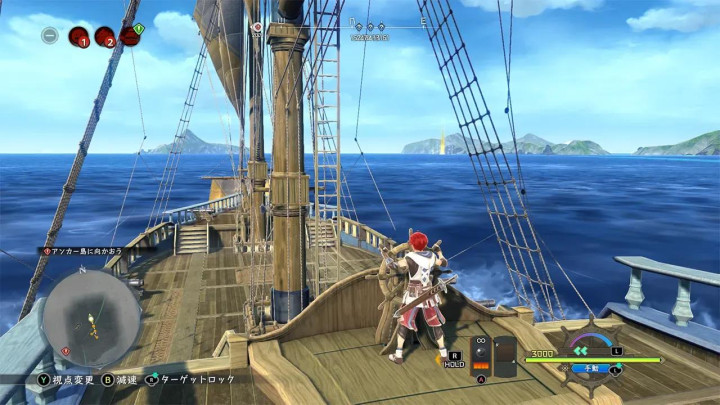This screenshot has height=405, width=720.
Task: Click the red icon marked 1
Action: (x=78, y=37)
